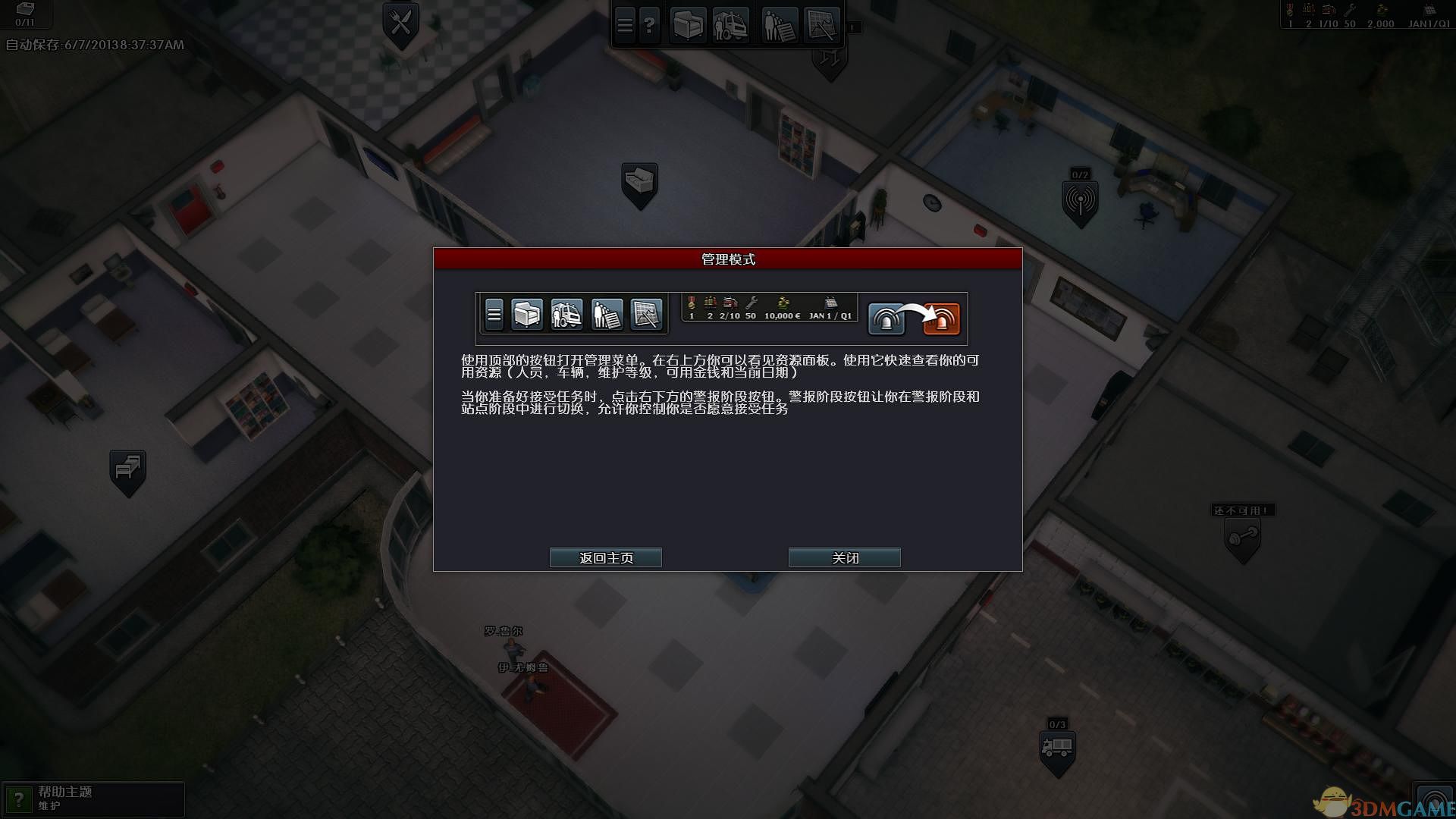
Task: Open the question mark help icon on top toolbar
Action: click(651, 24)
